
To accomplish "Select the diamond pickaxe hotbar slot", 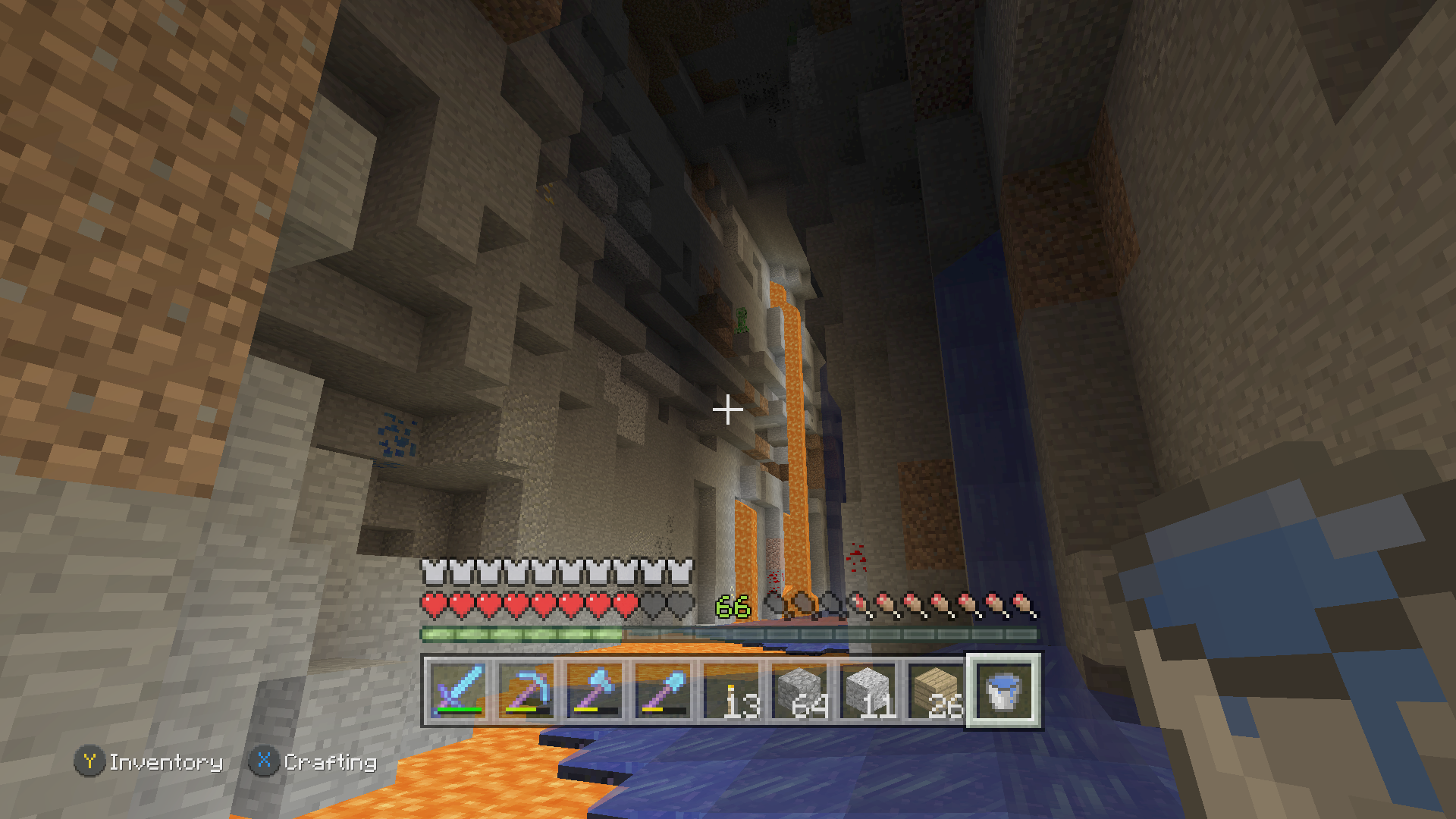I will coord(526,691).
